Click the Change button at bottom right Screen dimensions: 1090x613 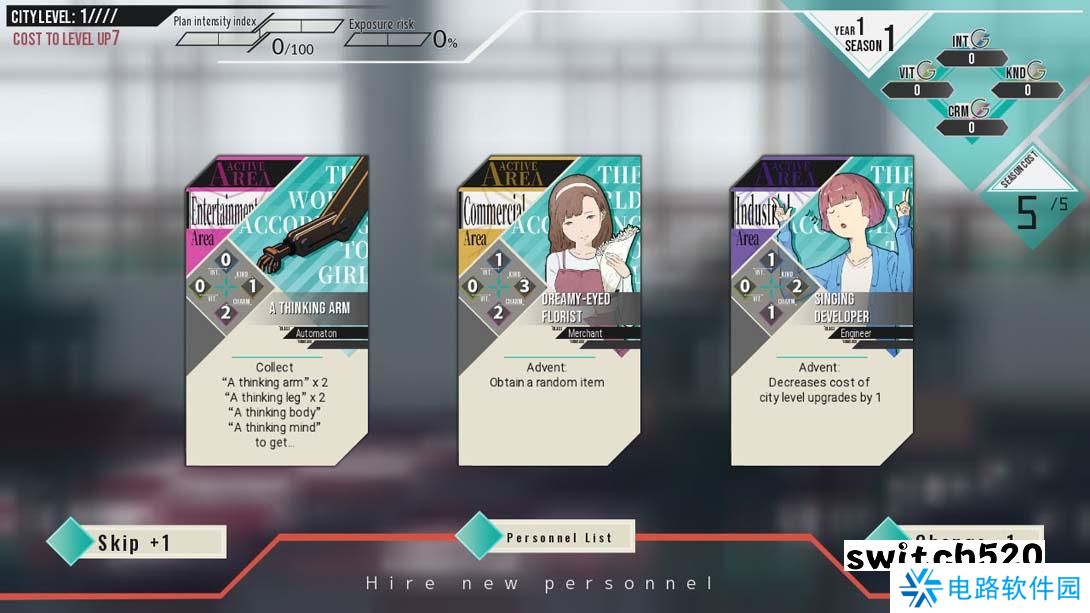point(958,536)
